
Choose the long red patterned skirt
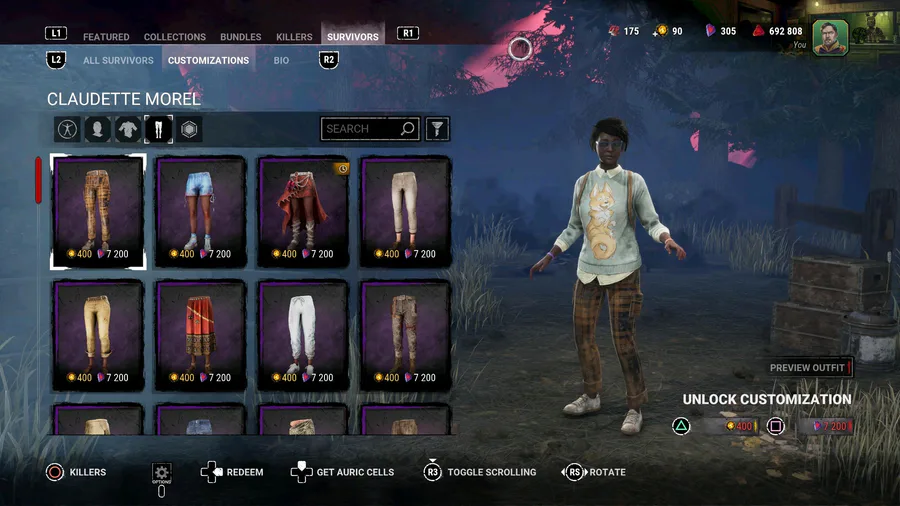point(200,335)
